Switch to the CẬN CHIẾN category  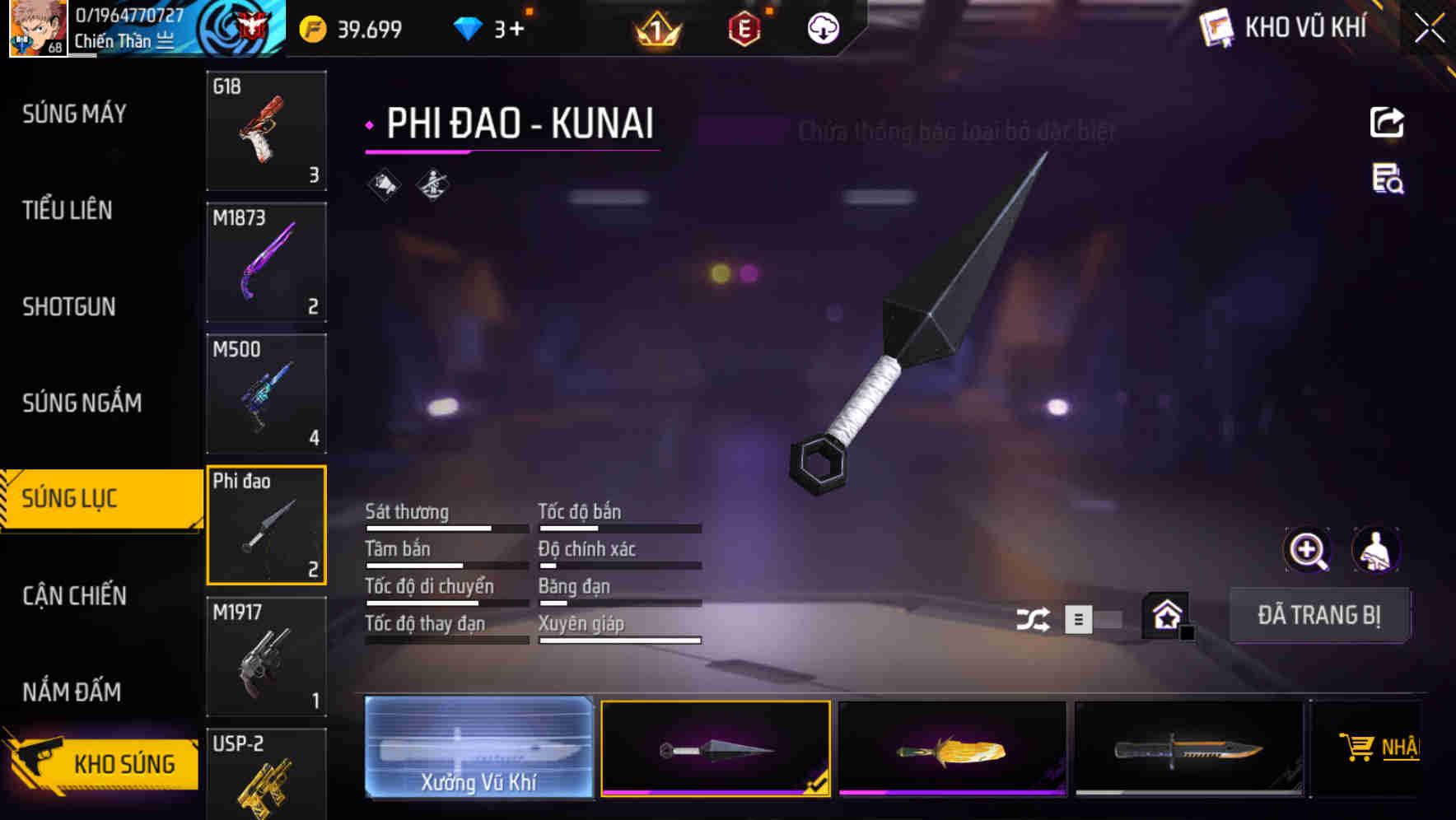coord(74,595)
